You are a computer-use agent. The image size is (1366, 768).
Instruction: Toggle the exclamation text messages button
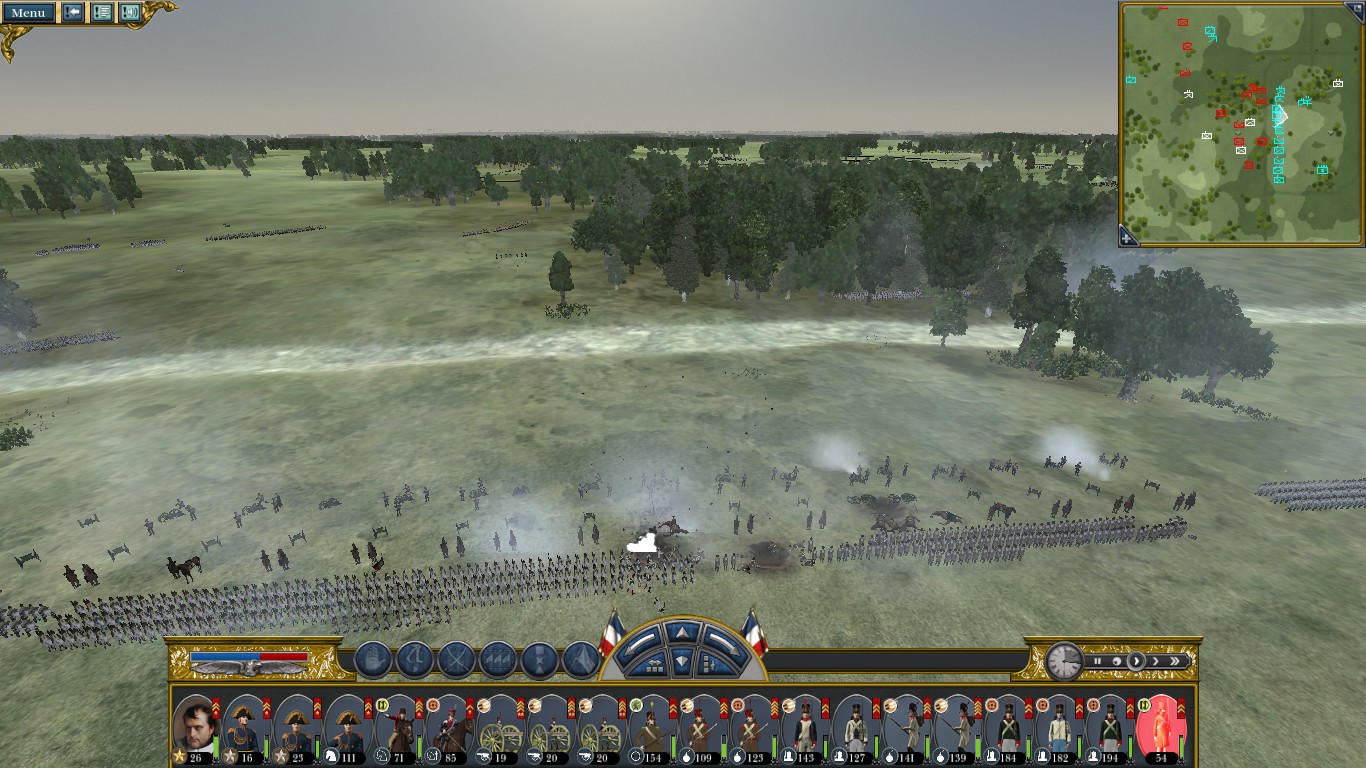pos(101,13)
